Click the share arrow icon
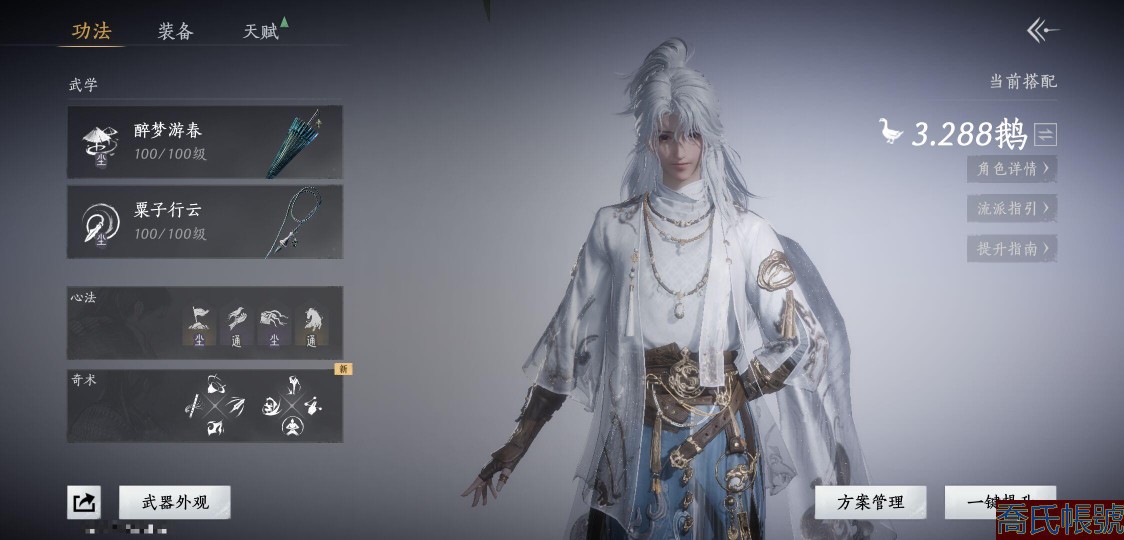 click(x=84, y=502)
